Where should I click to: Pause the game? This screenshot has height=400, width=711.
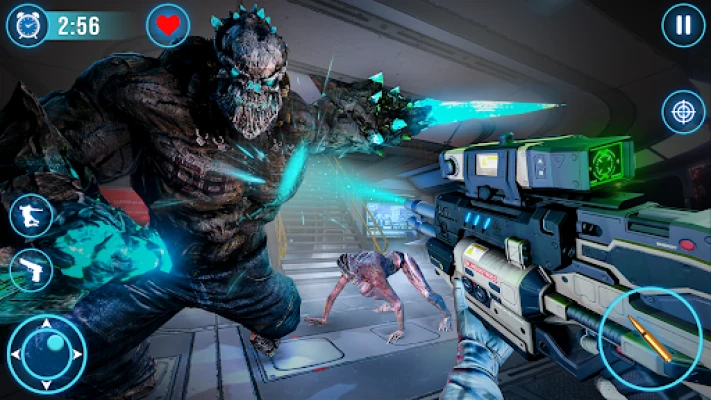[x=683, y=25]
